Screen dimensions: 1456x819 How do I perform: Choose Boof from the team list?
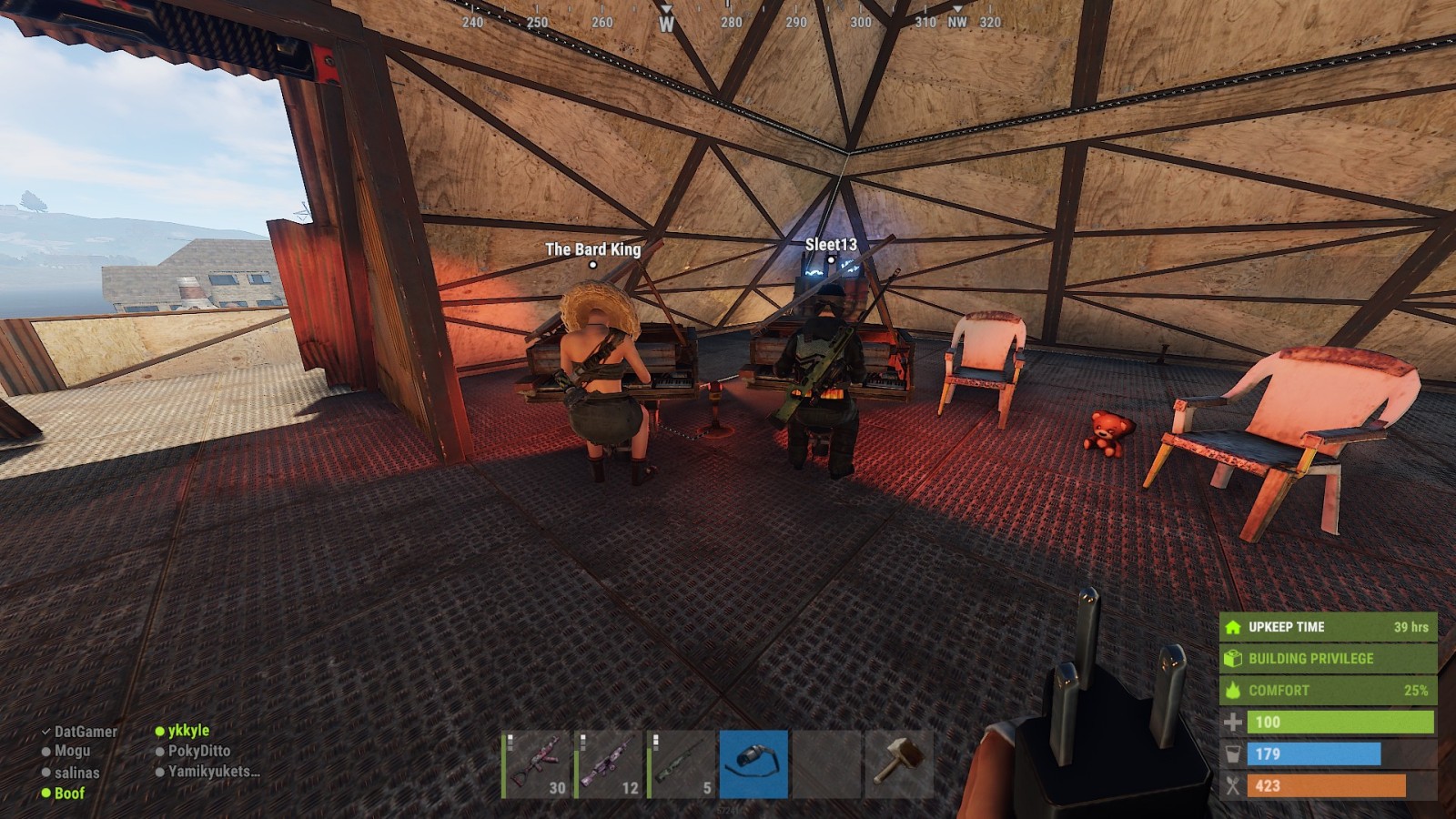pyautogui.click(x=69, y=794)
